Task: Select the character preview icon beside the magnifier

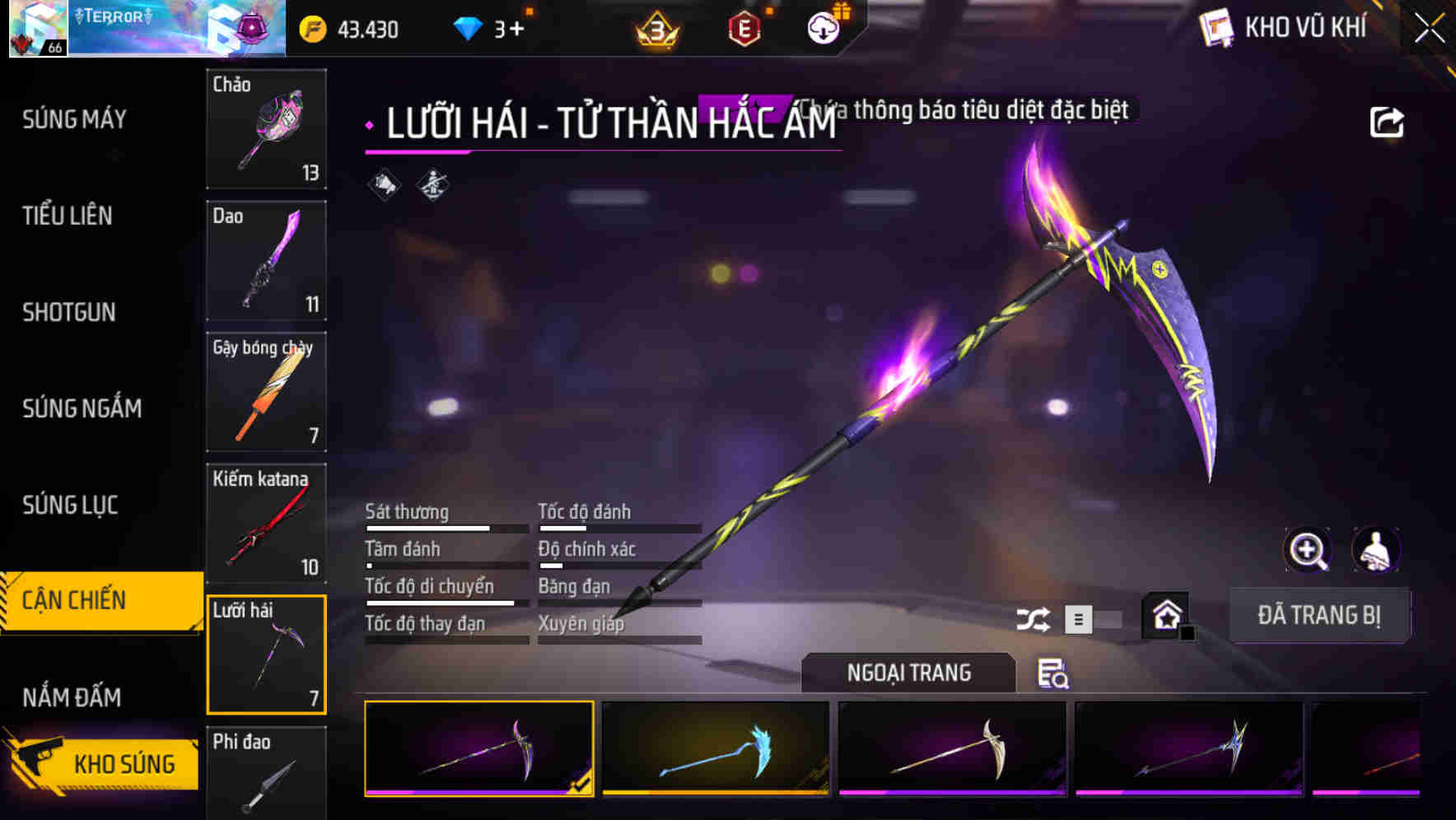Action: (x=1376, y=550)
